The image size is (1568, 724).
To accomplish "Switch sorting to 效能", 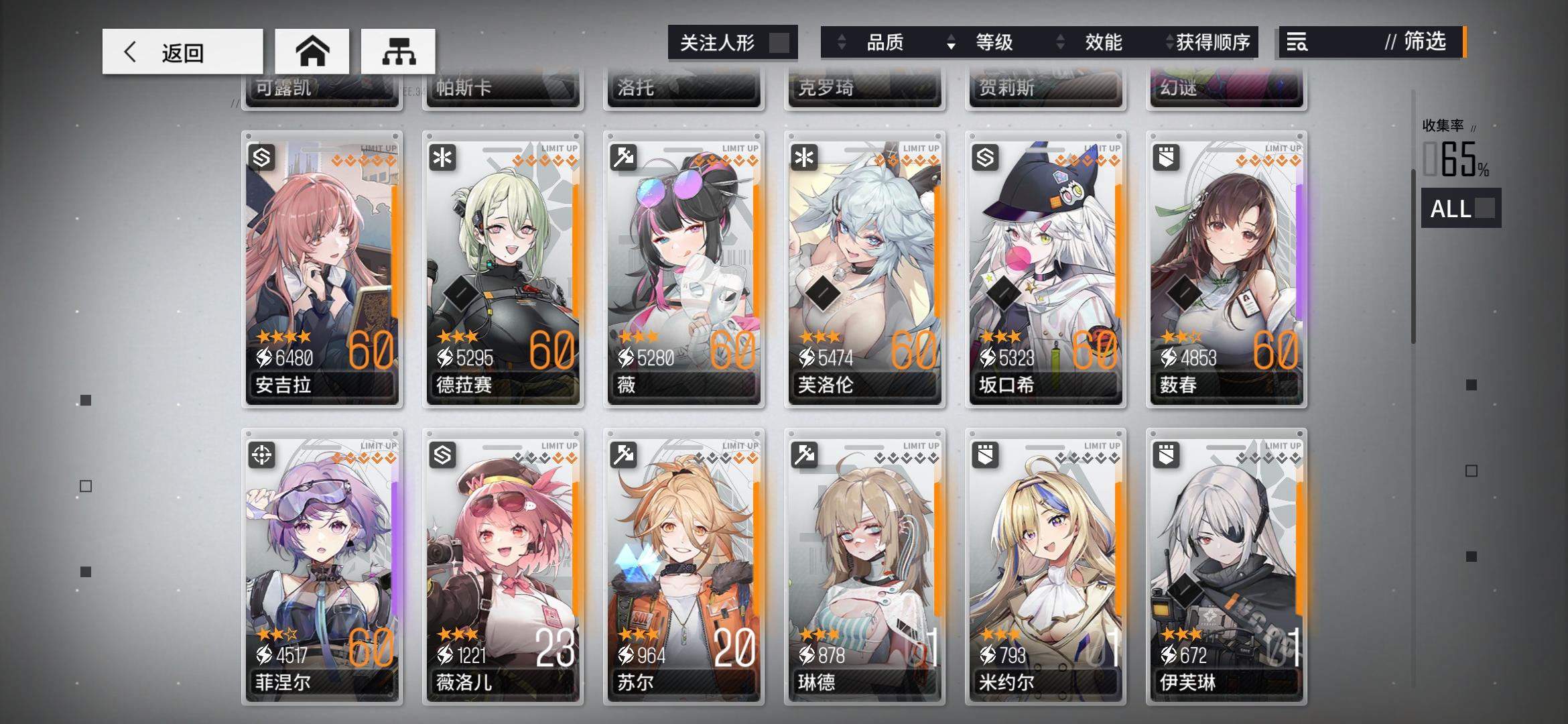I will (1102, 42).
